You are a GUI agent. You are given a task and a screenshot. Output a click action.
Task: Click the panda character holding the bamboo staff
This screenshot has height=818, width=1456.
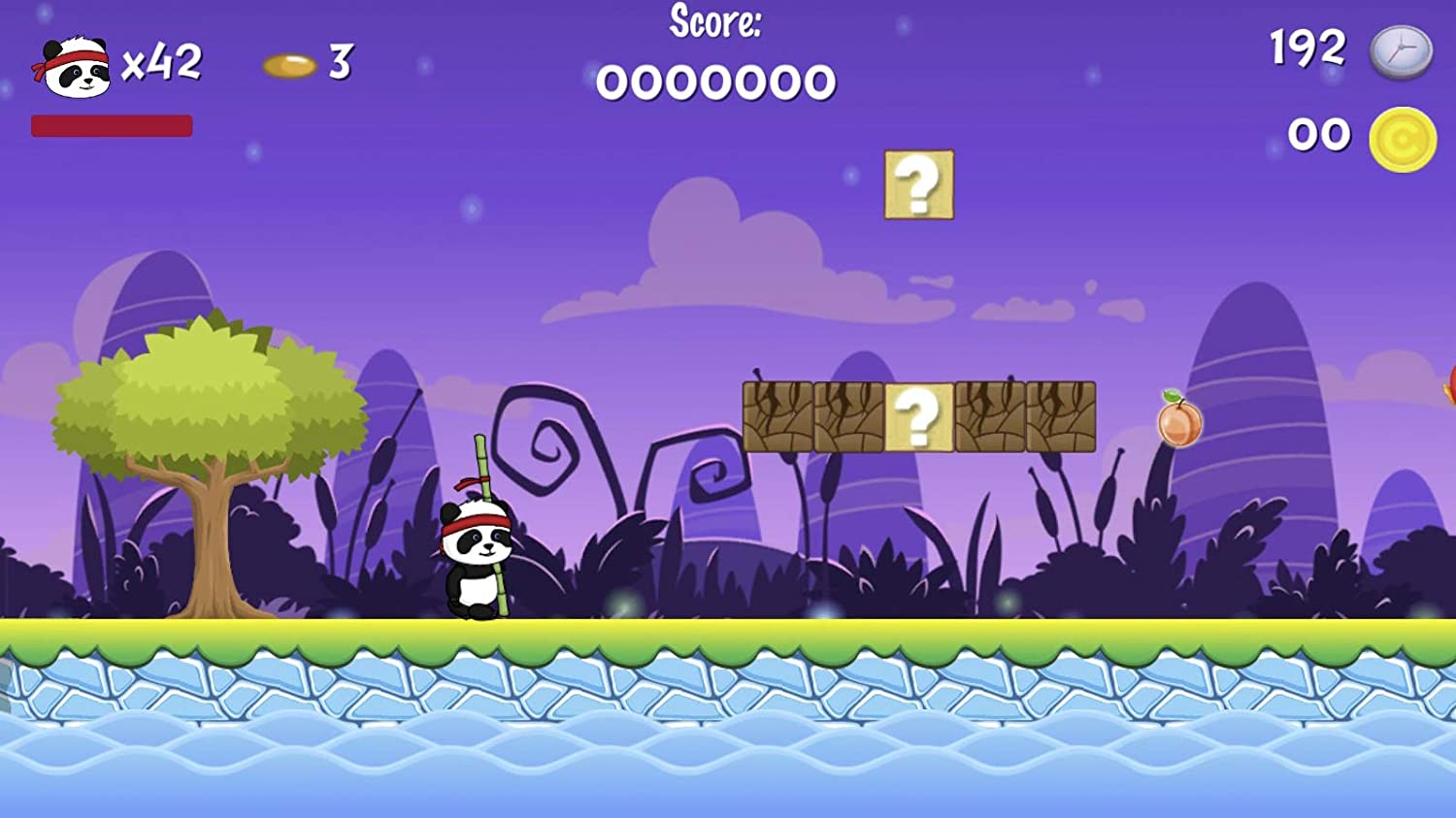[x=476, y=558]
